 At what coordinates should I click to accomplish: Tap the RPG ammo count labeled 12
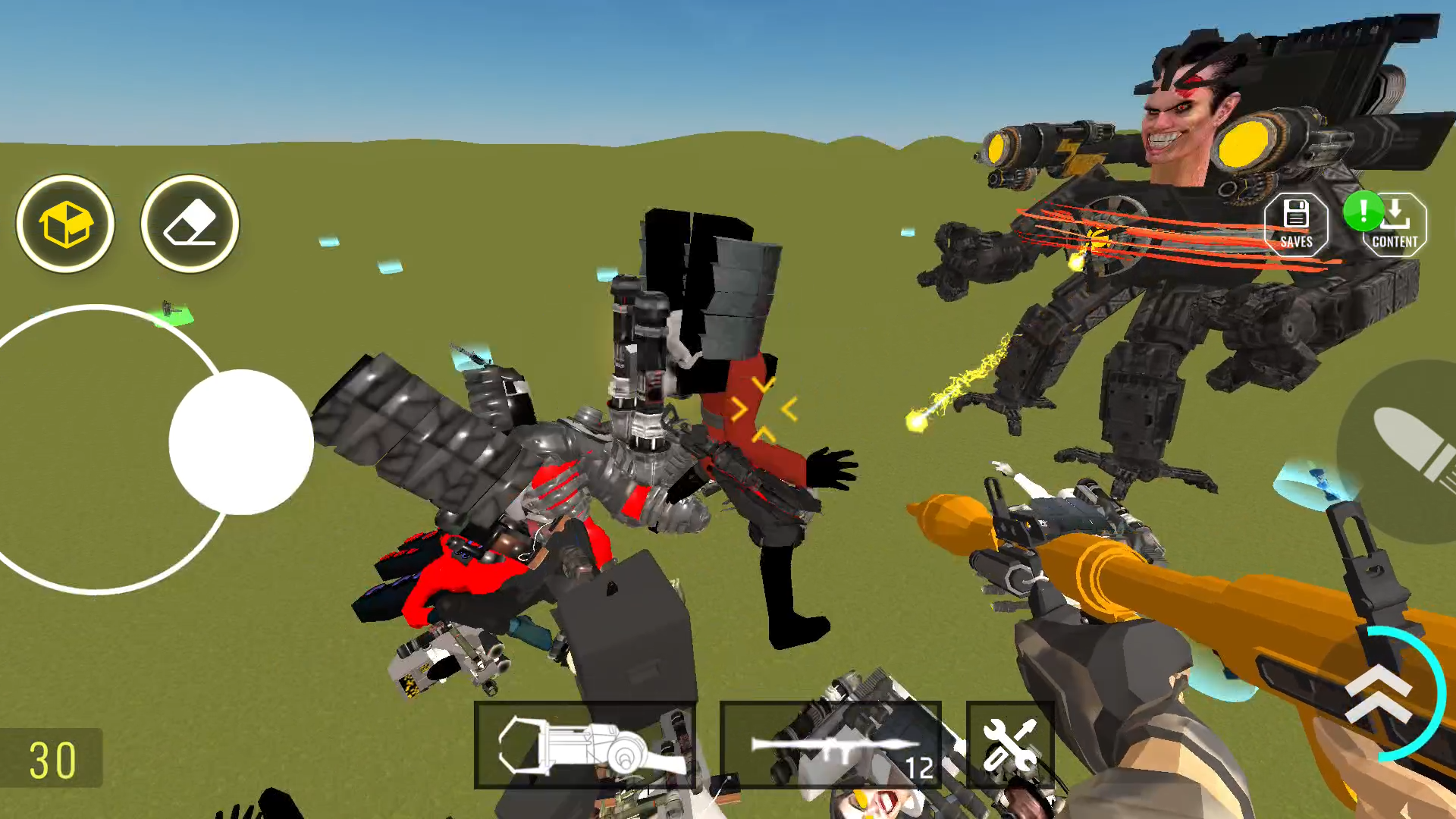920,770
